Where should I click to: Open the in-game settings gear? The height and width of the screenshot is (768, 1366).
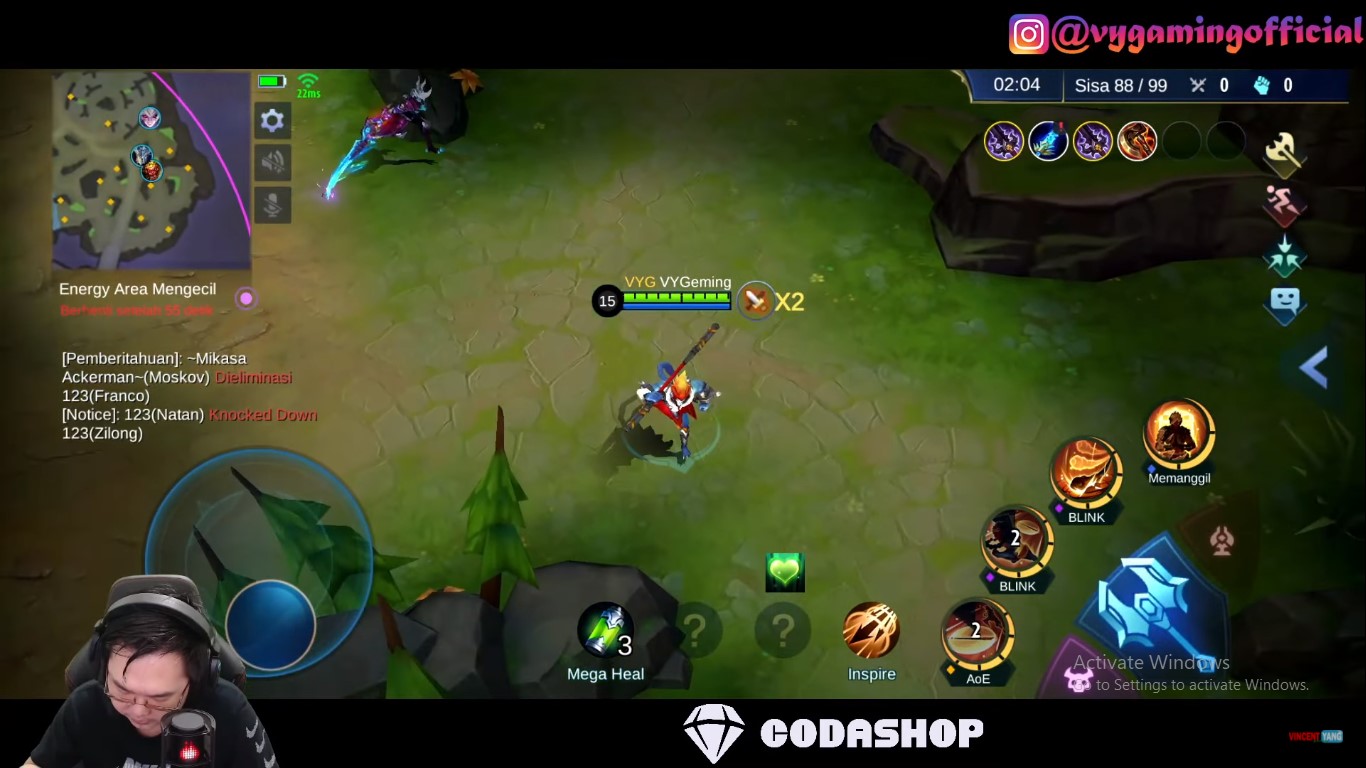pyautogui.click(x=272, y=120)
